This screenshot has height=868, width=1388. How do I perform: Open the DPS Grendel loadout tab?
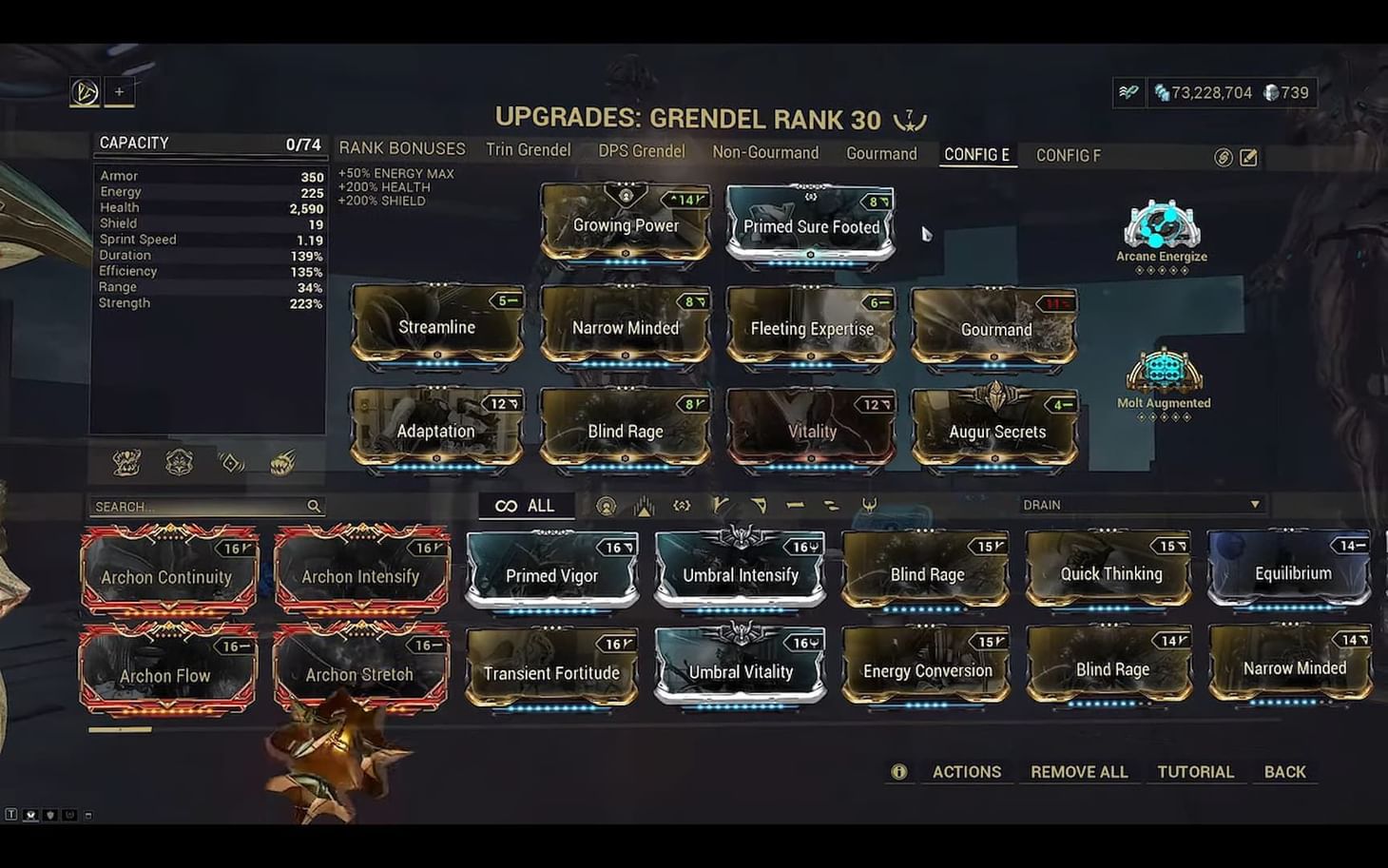pyautogui.click(x=641, y=150)
